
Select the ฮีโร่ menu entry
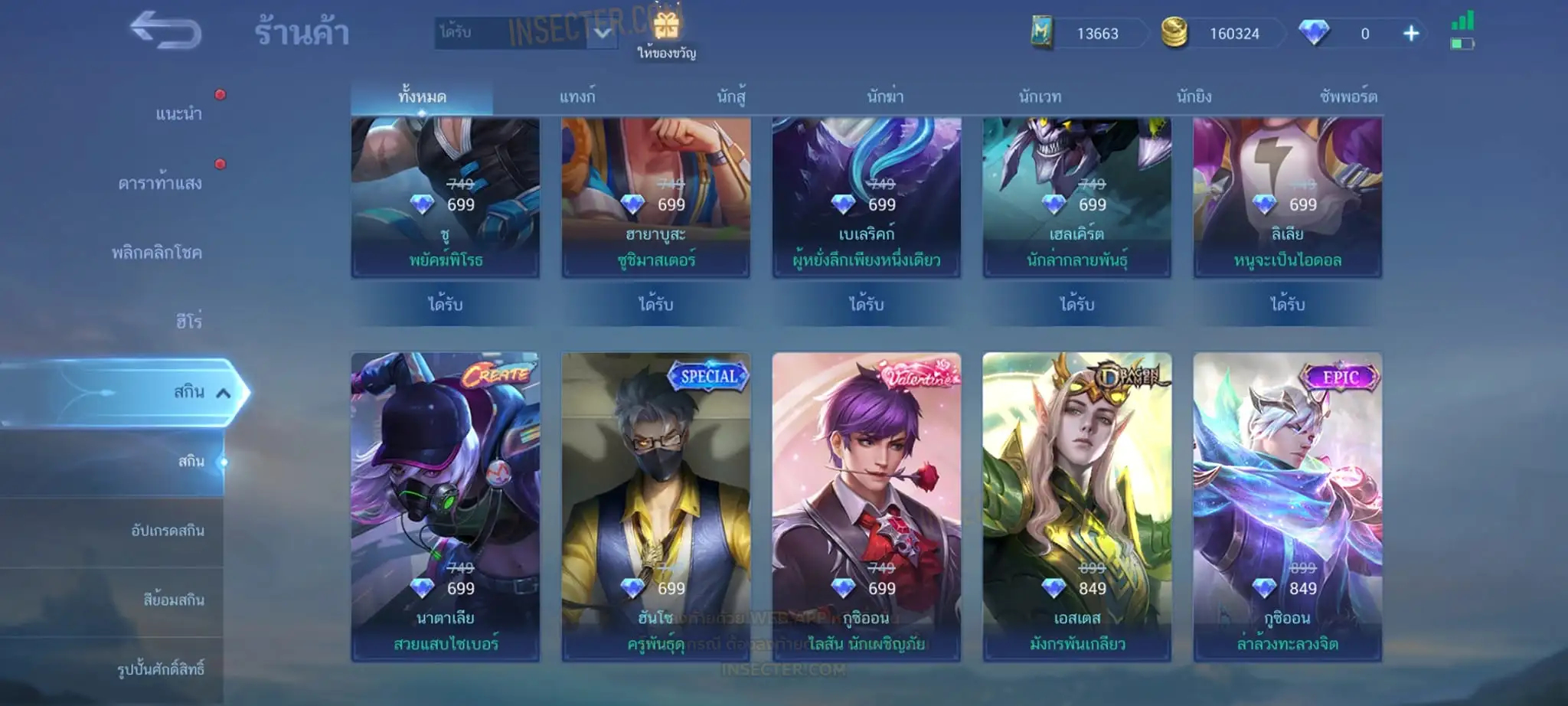point(189,322)
